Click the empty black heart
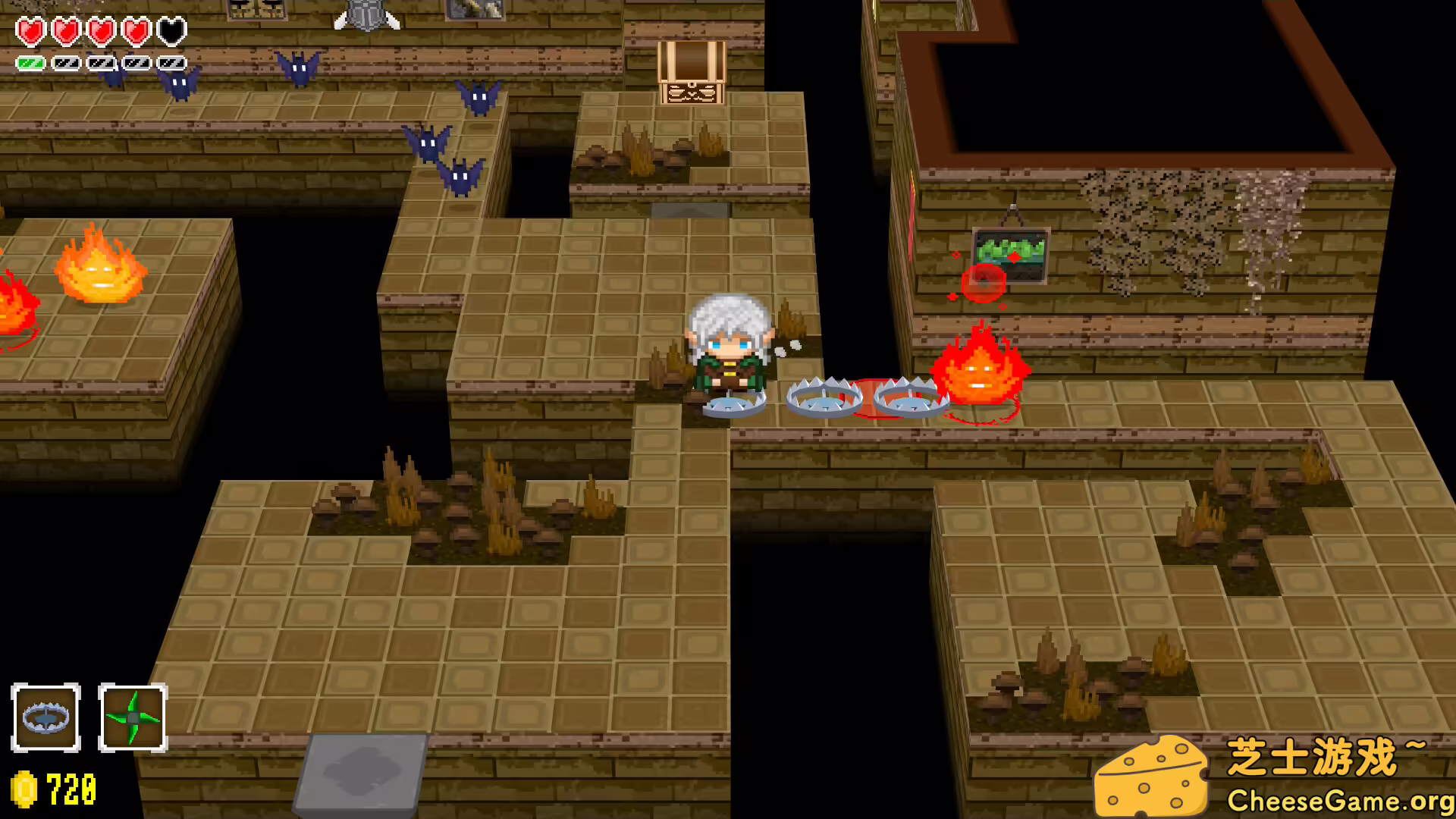The image size is (1456, 819). point(171,30)
